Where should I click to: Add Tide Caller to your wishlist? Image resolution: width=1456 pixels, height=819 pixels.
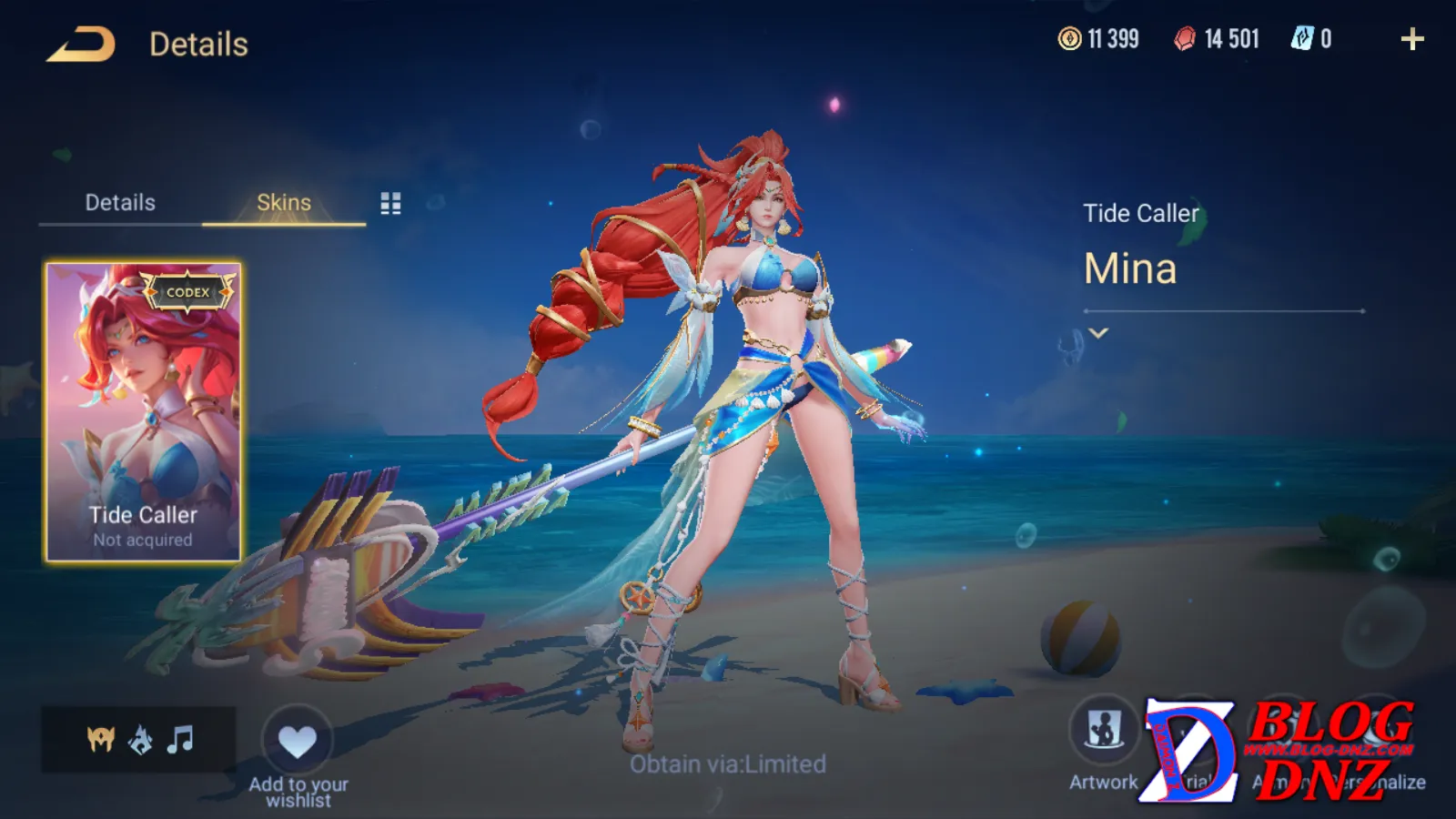[x=297, y=743]
